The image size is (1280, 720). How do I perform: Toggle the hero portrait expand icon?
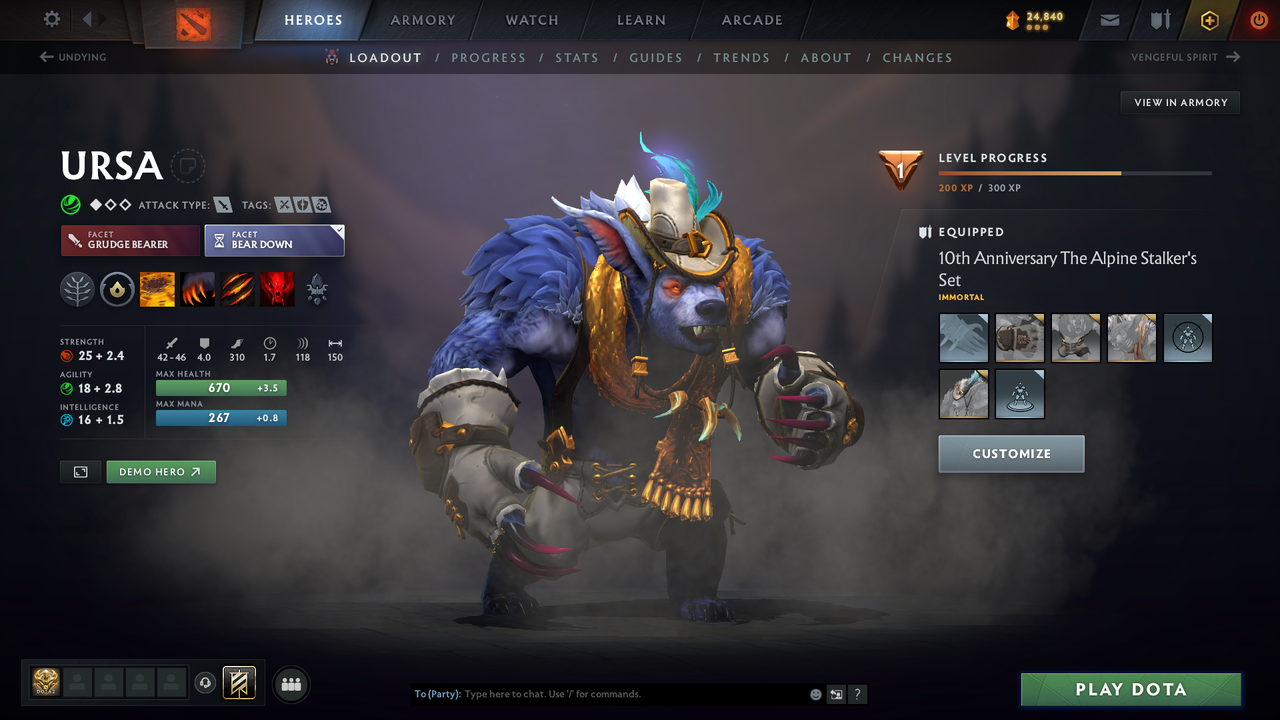tap(80, 471)
